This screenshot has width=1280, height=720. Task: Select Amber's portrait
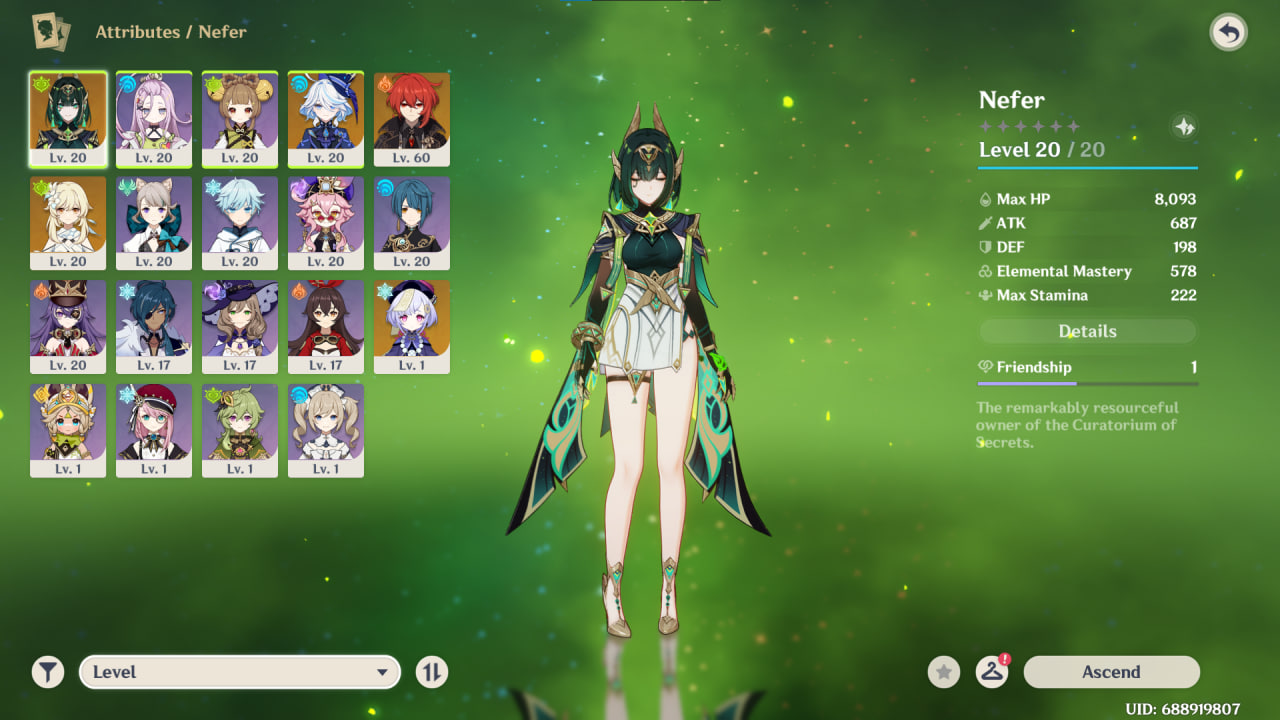[326, 326]
